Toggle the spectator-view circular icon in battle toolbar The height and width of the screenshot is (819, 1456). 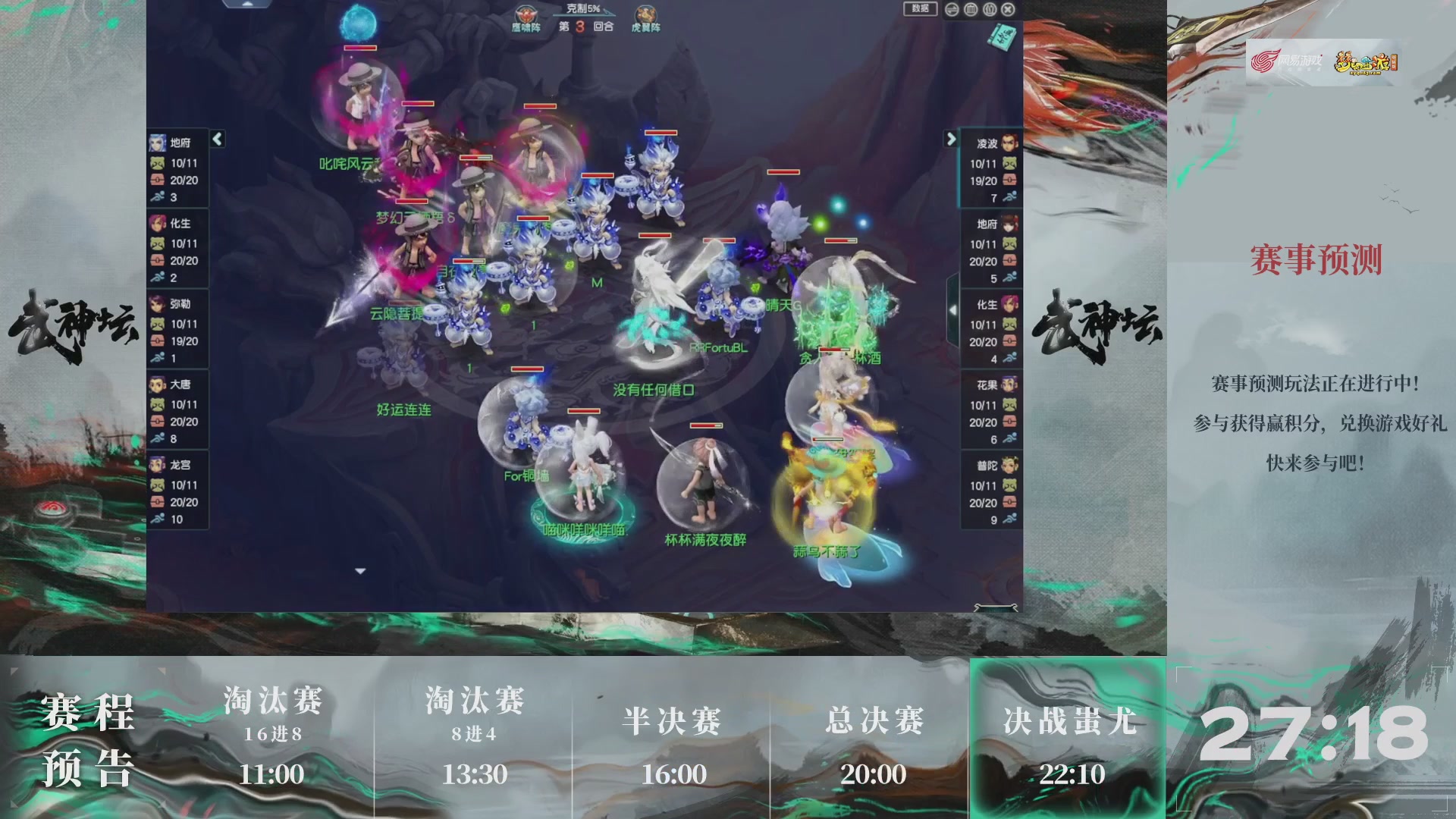pos(989,8)
